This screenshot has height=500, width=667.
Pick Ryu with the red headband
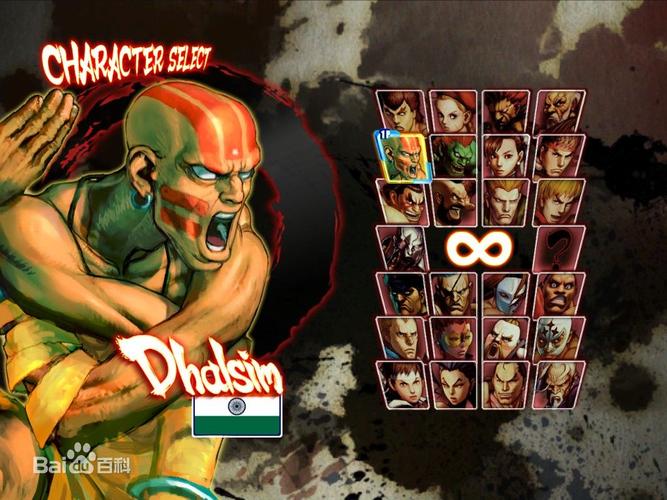point(559,156)
